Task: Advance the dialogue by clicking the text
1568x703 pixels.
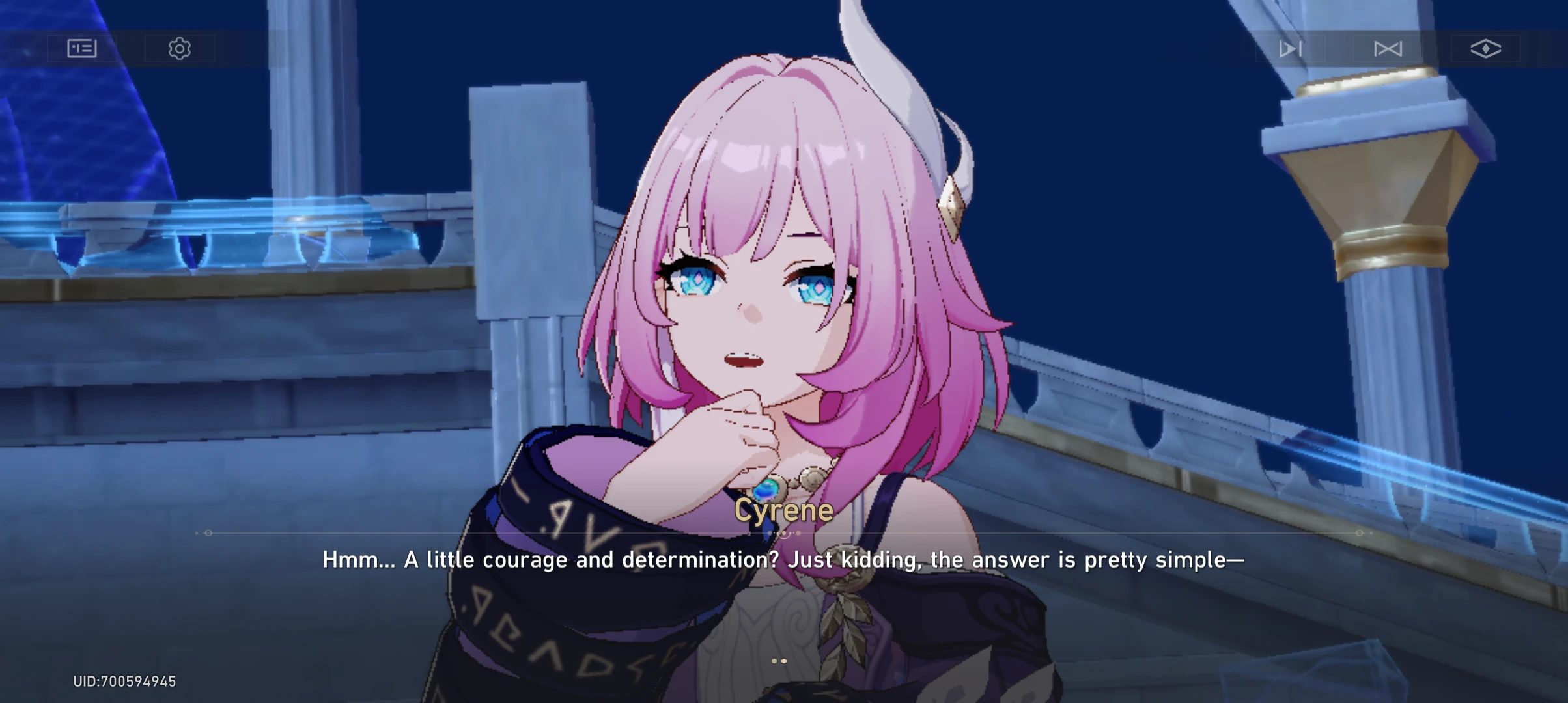Action: (x=784, y=560)
